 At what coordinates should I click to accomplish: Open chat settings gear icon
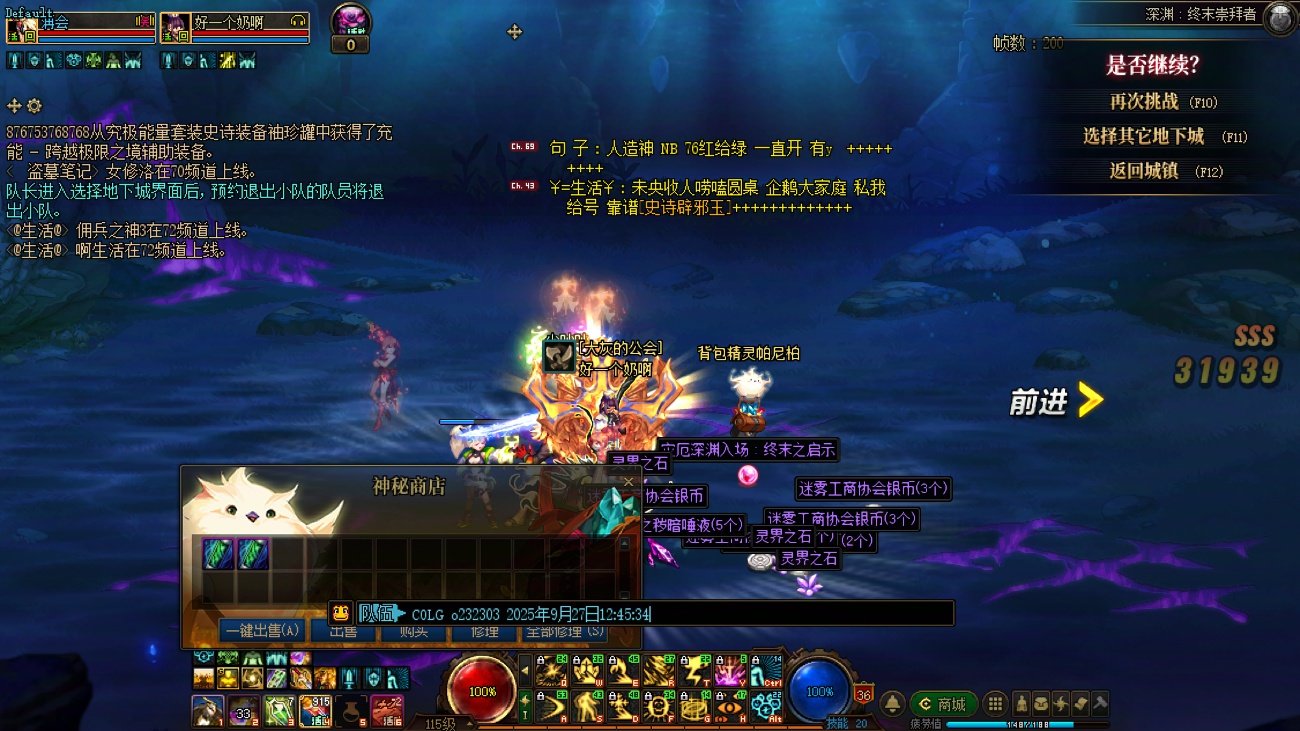(34, 106)
